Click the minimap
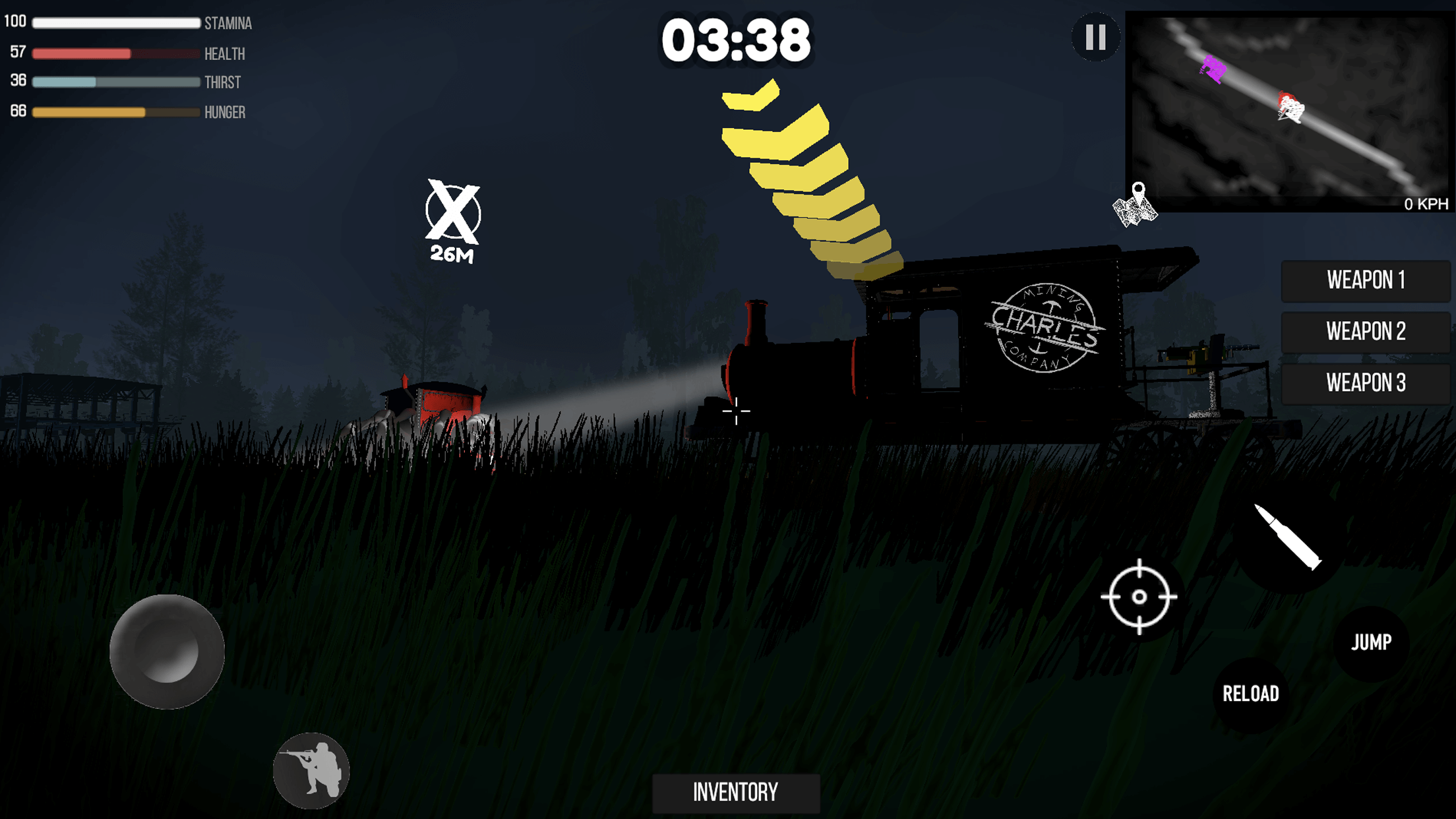This screenshot has width=1456, height=819. click(1288, 109)
